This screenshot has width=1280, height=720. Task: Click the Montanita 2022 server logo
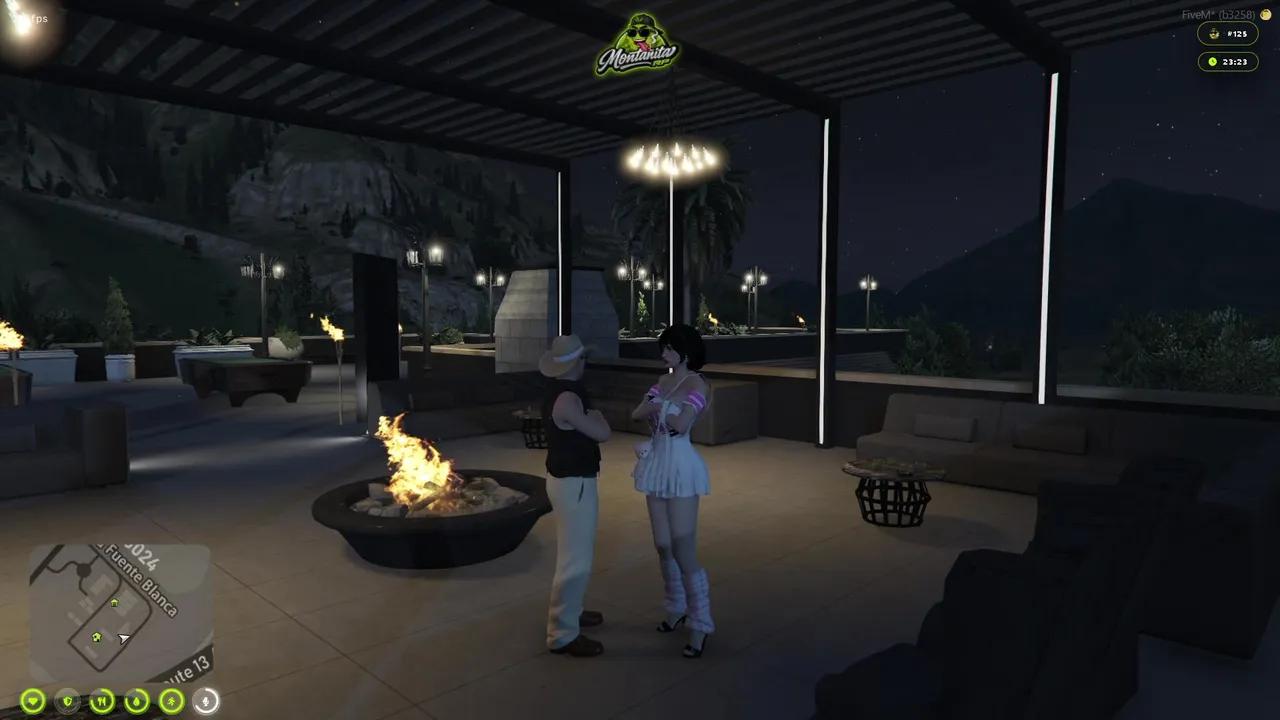[640, 45]
